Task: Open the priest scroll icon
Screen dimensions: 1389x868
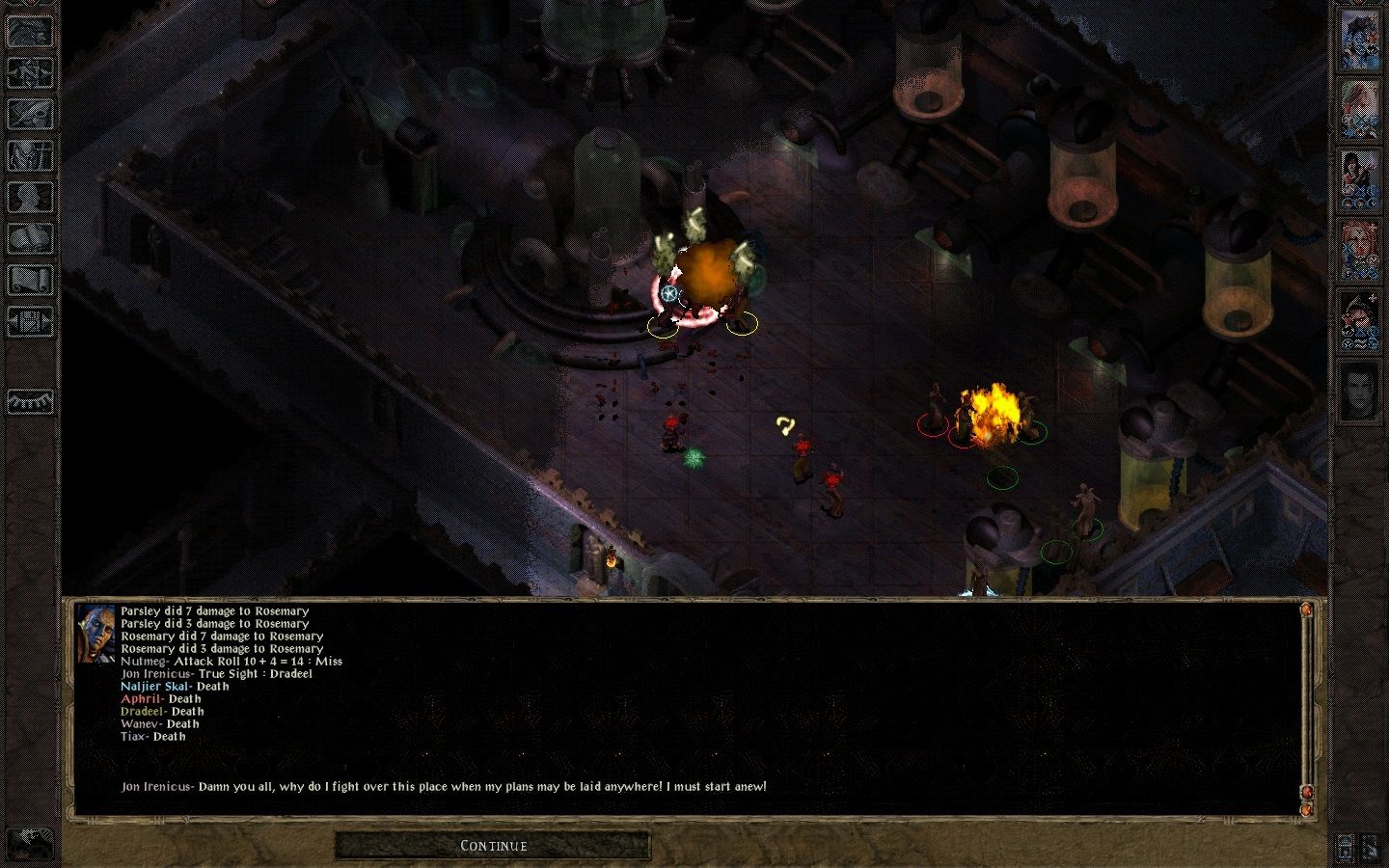Action: click(31, 280)
